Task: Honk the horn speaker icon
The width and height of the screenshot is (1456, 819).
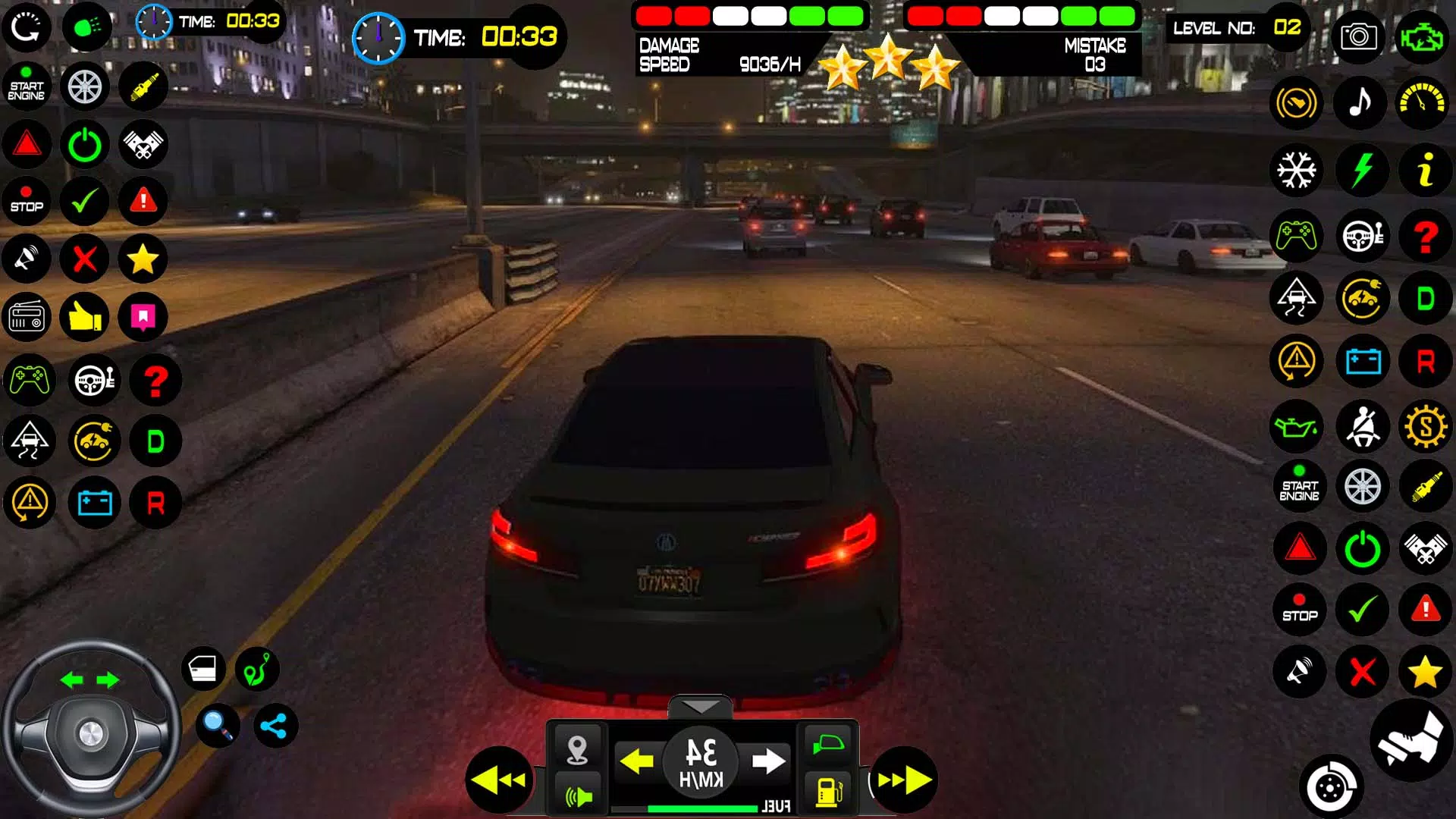Action: (x=27, y=258)
